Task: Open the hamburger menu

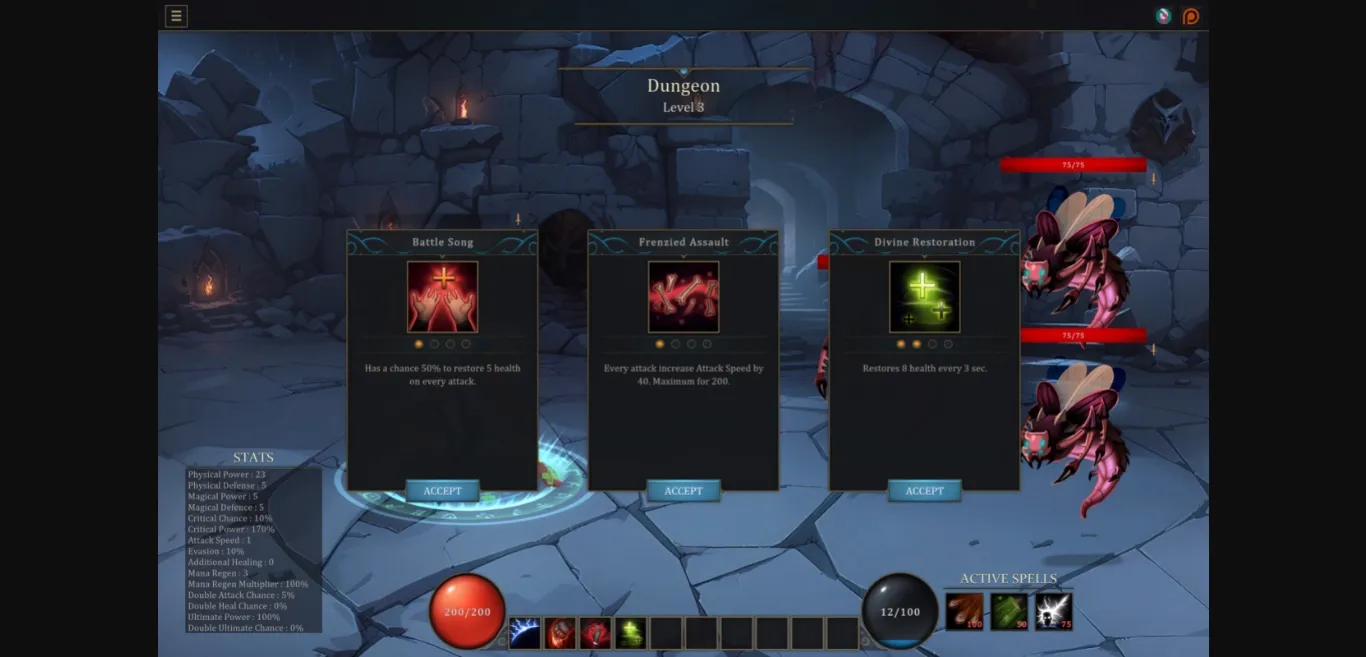Action: pos(176,16)
